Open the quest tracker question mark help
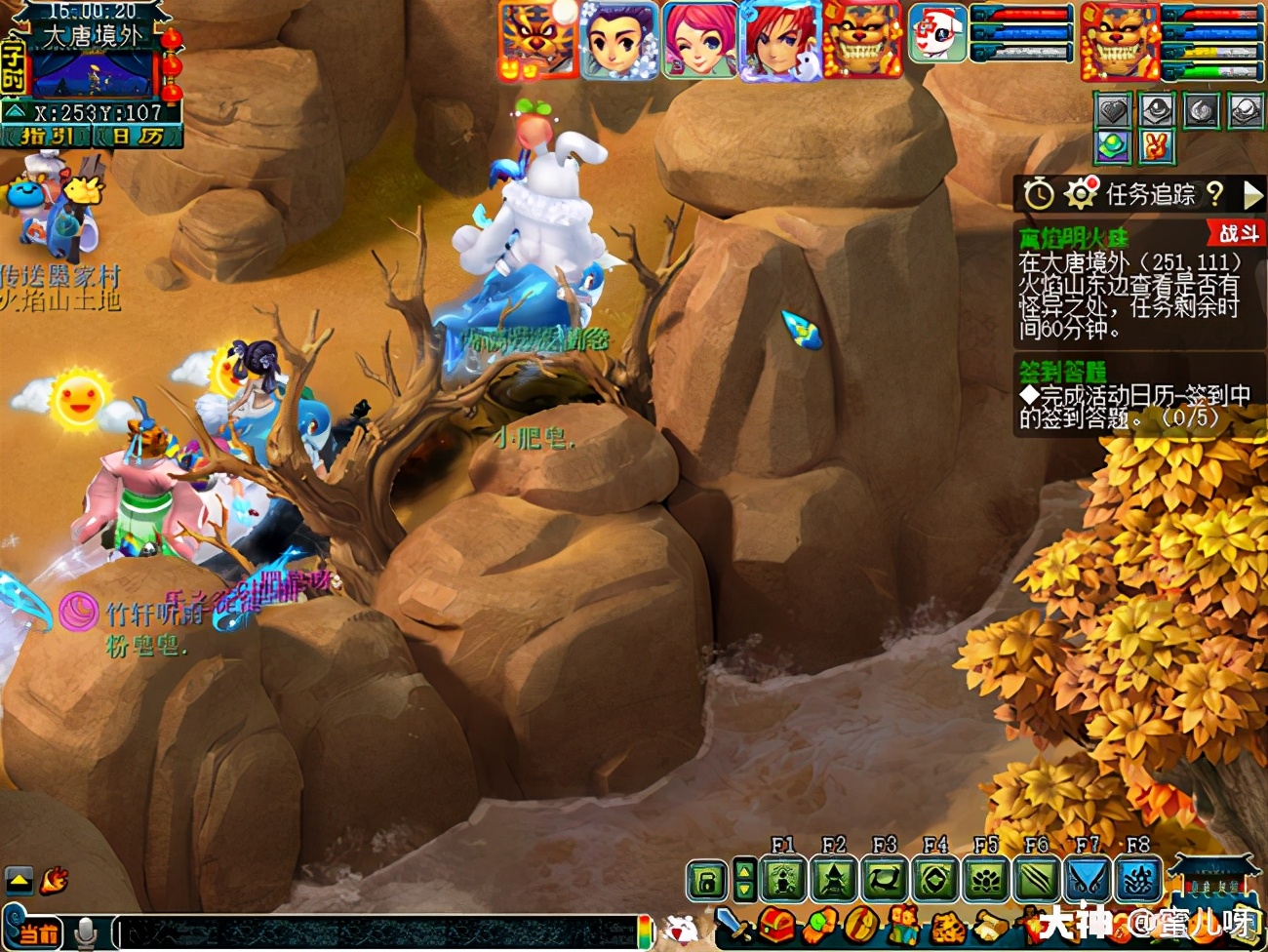The image size is (1268, 952). click(x=1214, y=194)
